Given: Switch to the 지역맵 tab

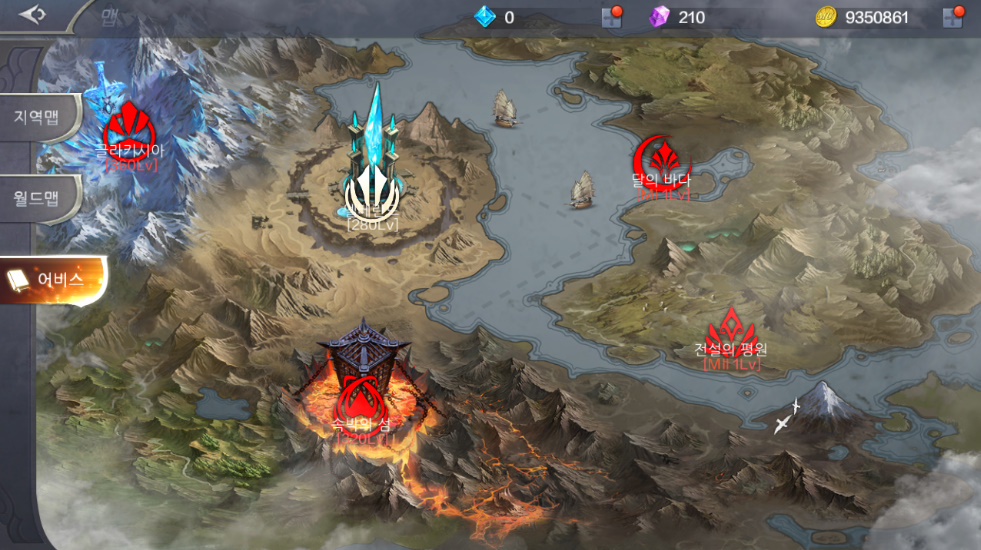Looking at the screenshot, I should pyautogui.click(x=38, y=117).
